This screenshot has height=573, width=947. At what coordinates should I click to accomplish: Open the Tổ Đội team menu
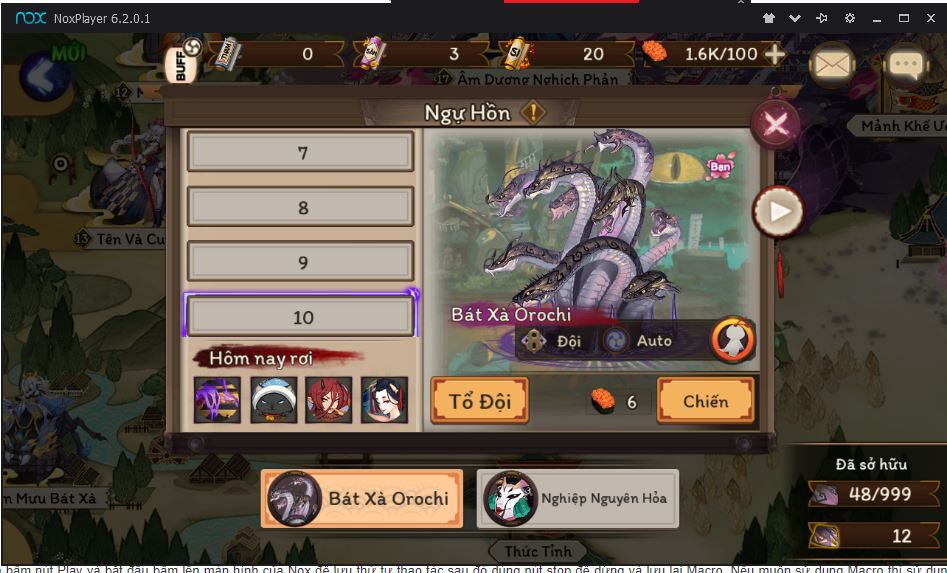tap(479, 401)
